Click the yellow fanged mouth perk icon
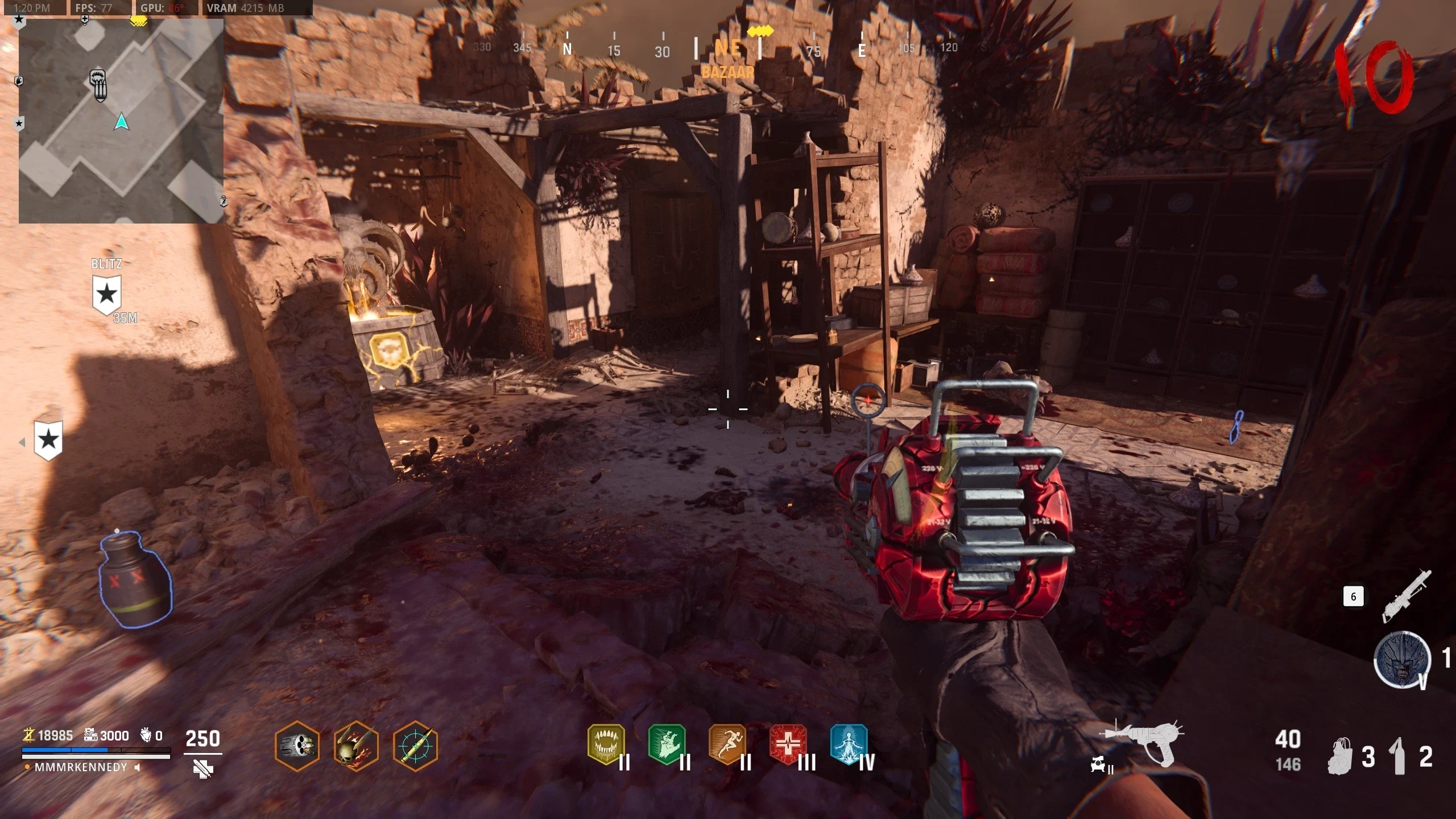 [x=606, y=744]
